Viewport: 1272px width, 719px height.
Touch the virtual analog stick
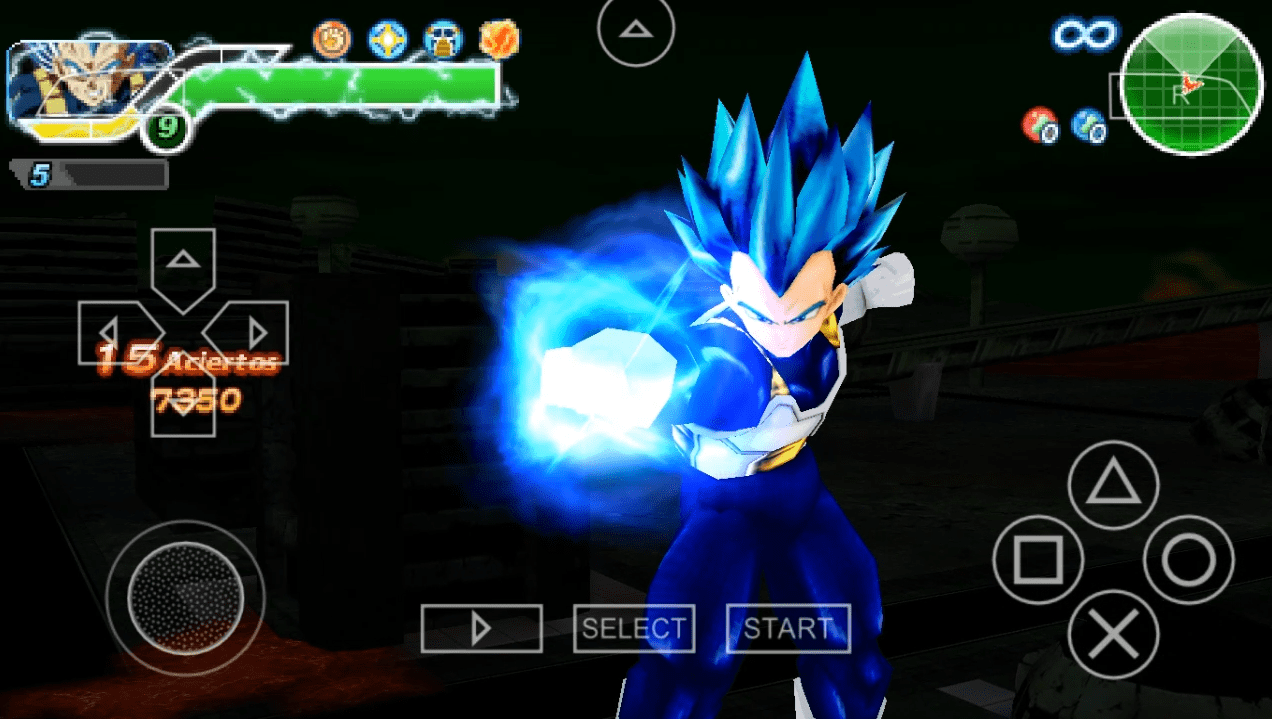pos(185,597)
